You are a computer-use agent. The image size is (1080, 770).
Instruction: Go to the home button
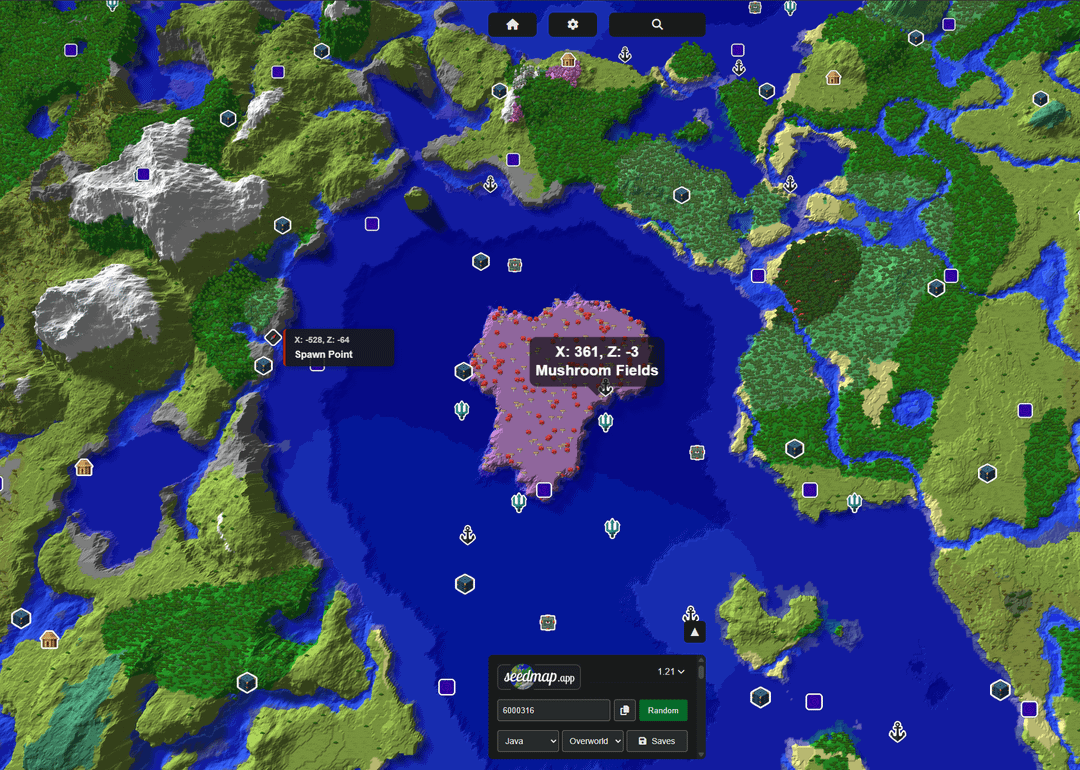[x=513, y=25]
